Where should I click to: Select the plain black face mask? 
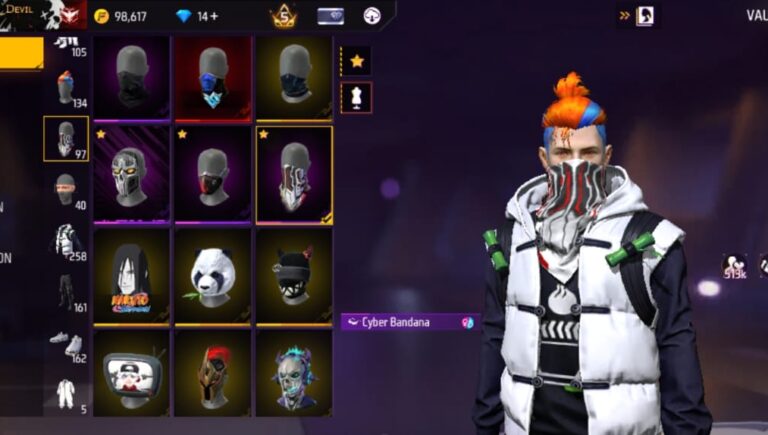click(132, 78)
